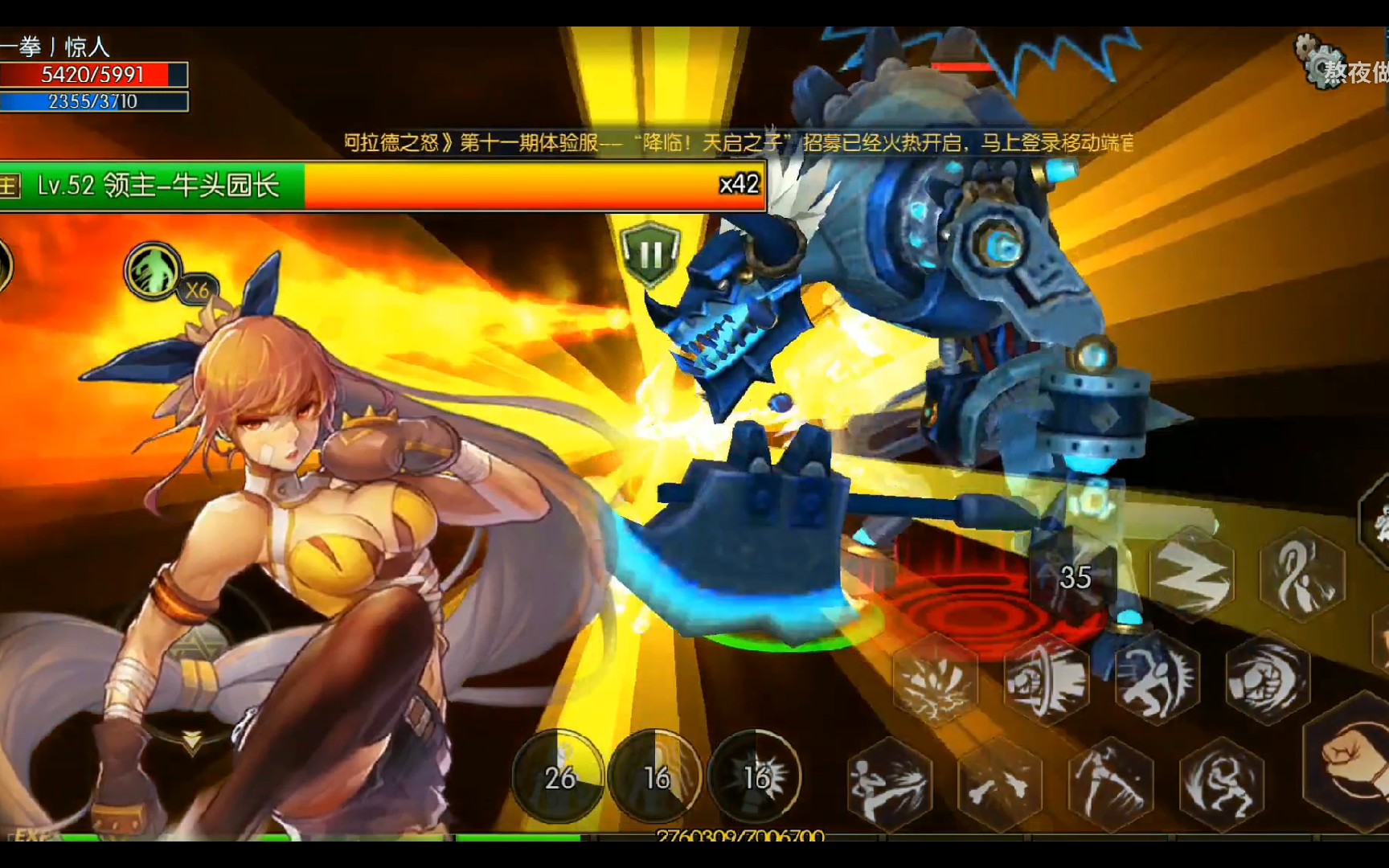Activate the uppercut figure with spiky aura skill
The width and height of the screenshot is (1389, 868).
[1157, 681]
